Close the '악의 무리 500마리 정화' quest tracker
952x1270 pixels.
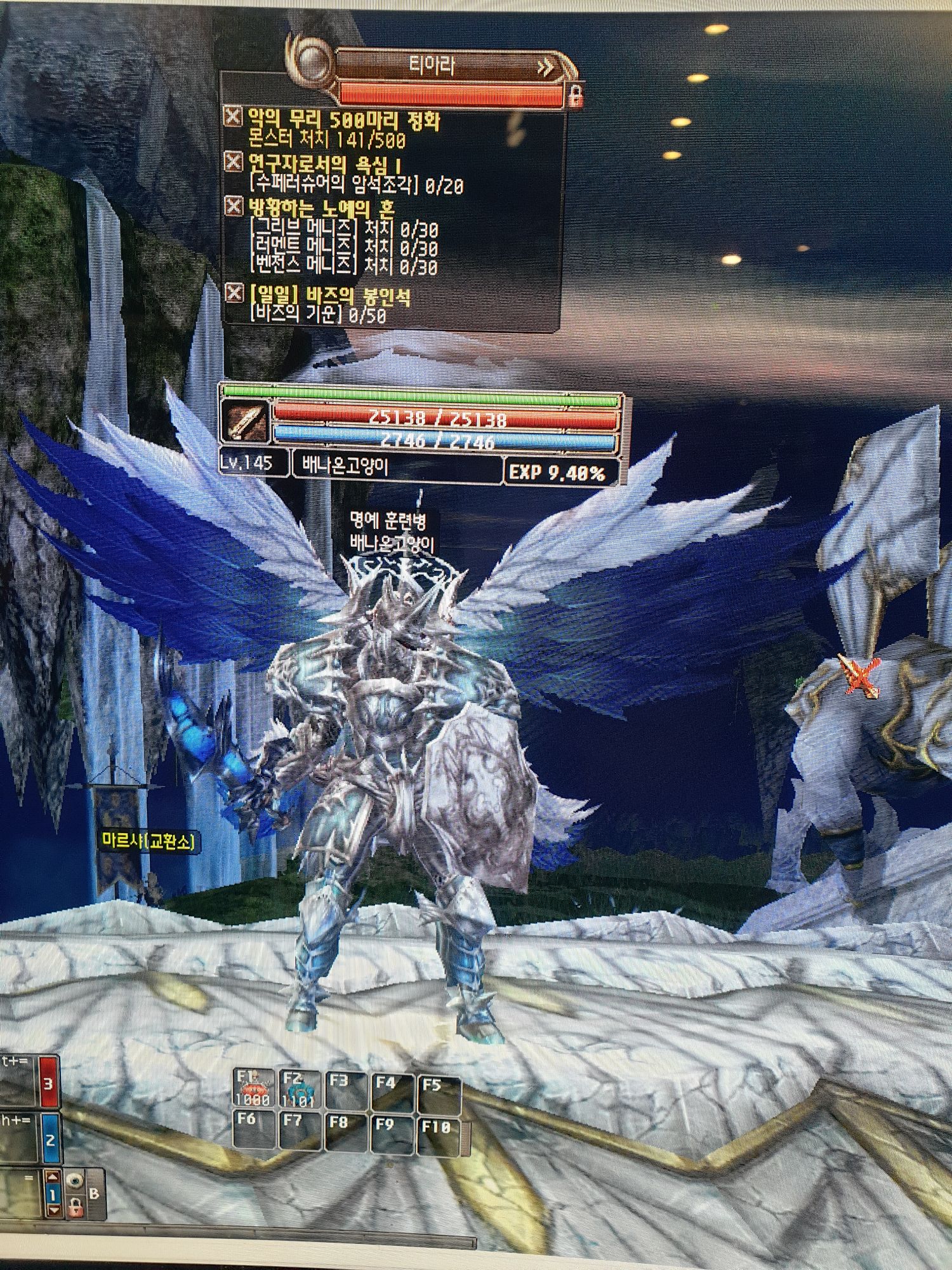click(x=234, y=117)
